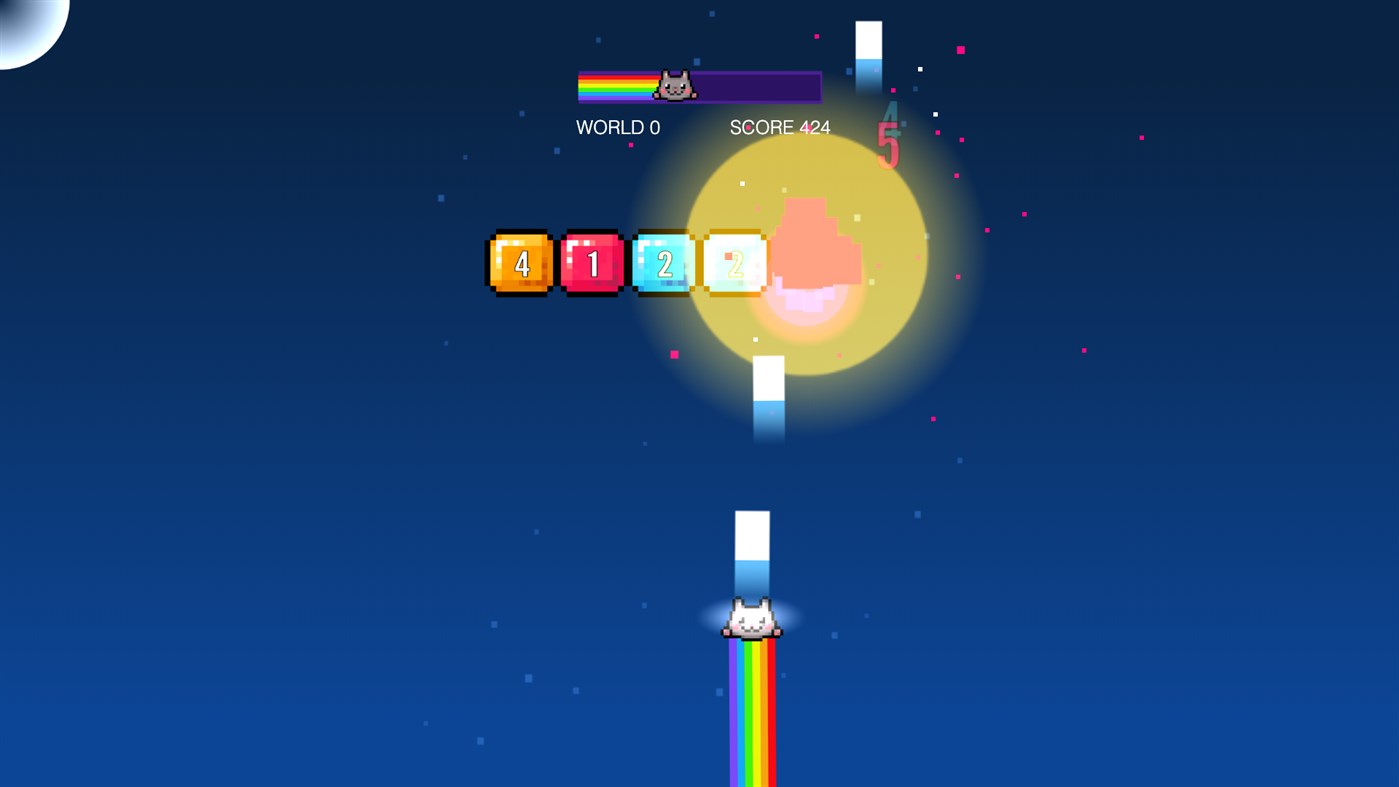Click the flying Nyan cat player character
Image resolution: width=1399 pixels, height=787 pixels.
tap(750, 620)
